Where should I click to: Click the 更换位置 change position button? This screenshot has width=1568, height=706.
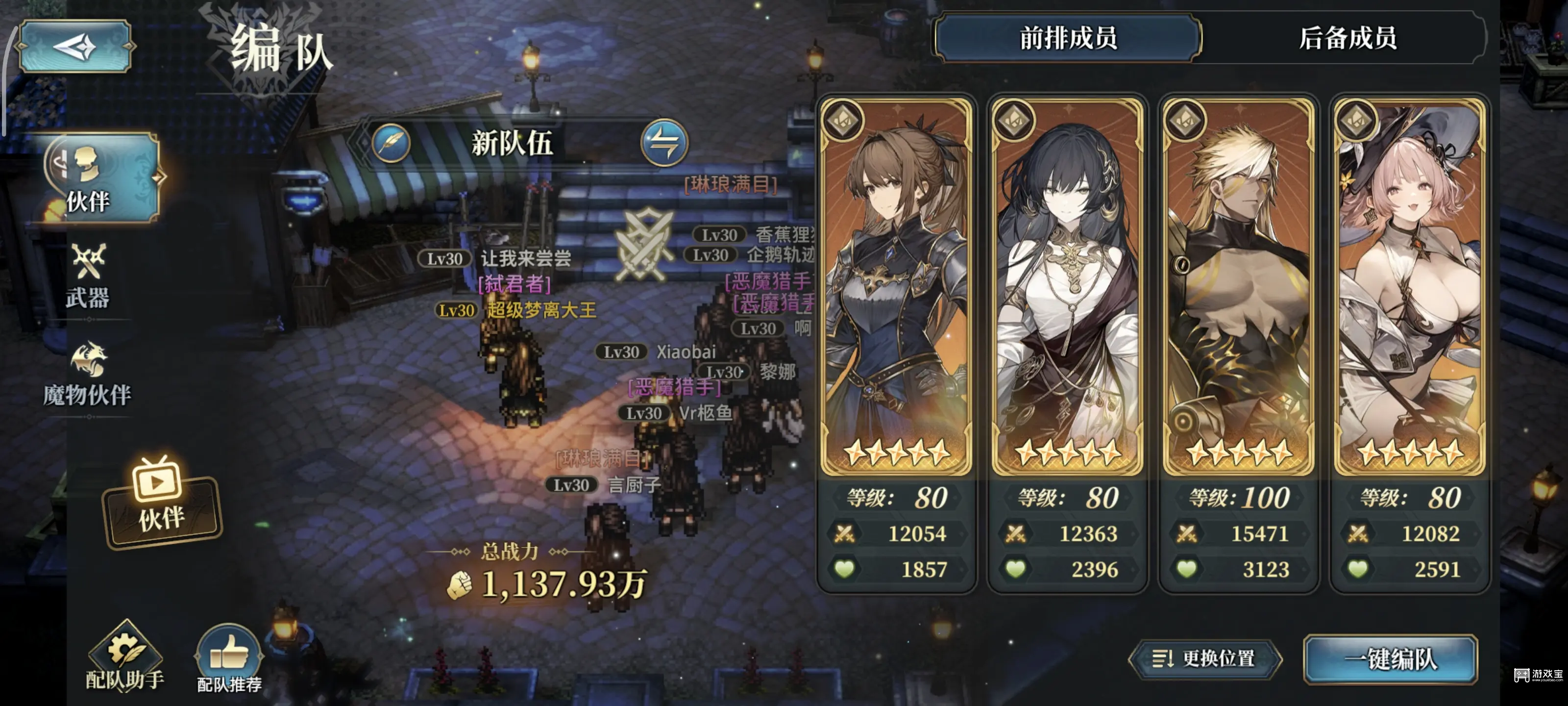[x=1204, y=658]
